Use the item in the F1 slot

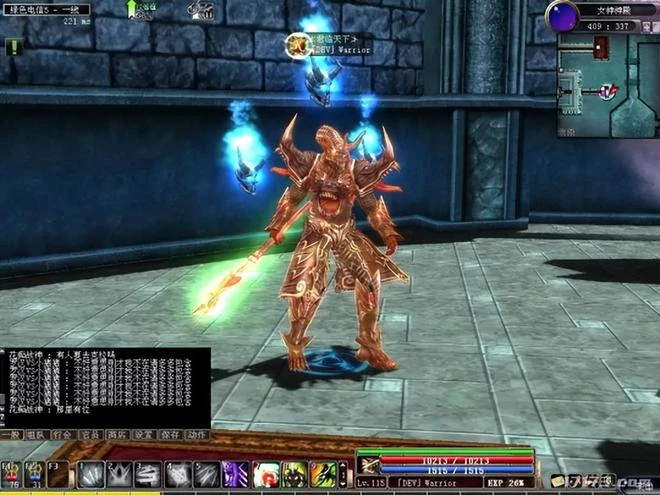click(11, 474)
